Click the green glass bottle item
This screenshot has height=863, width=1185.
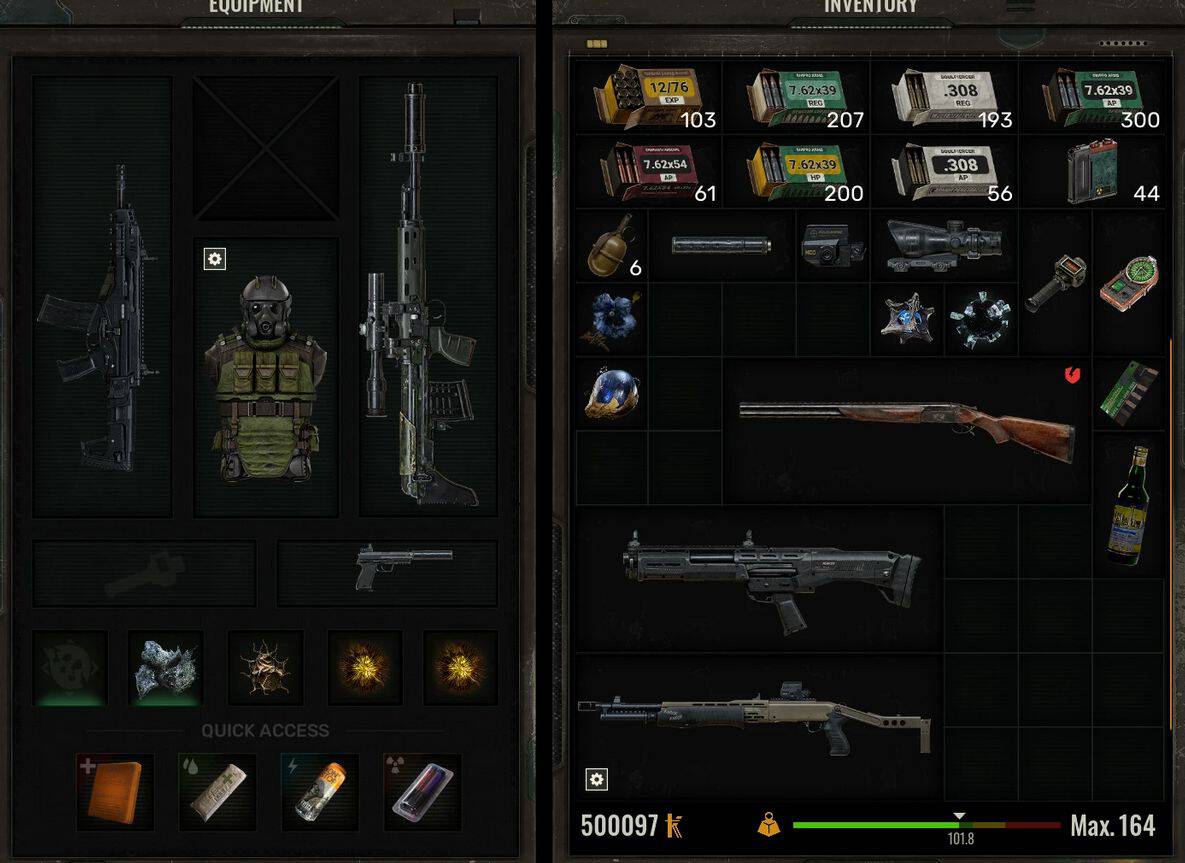coord(1128,505)
